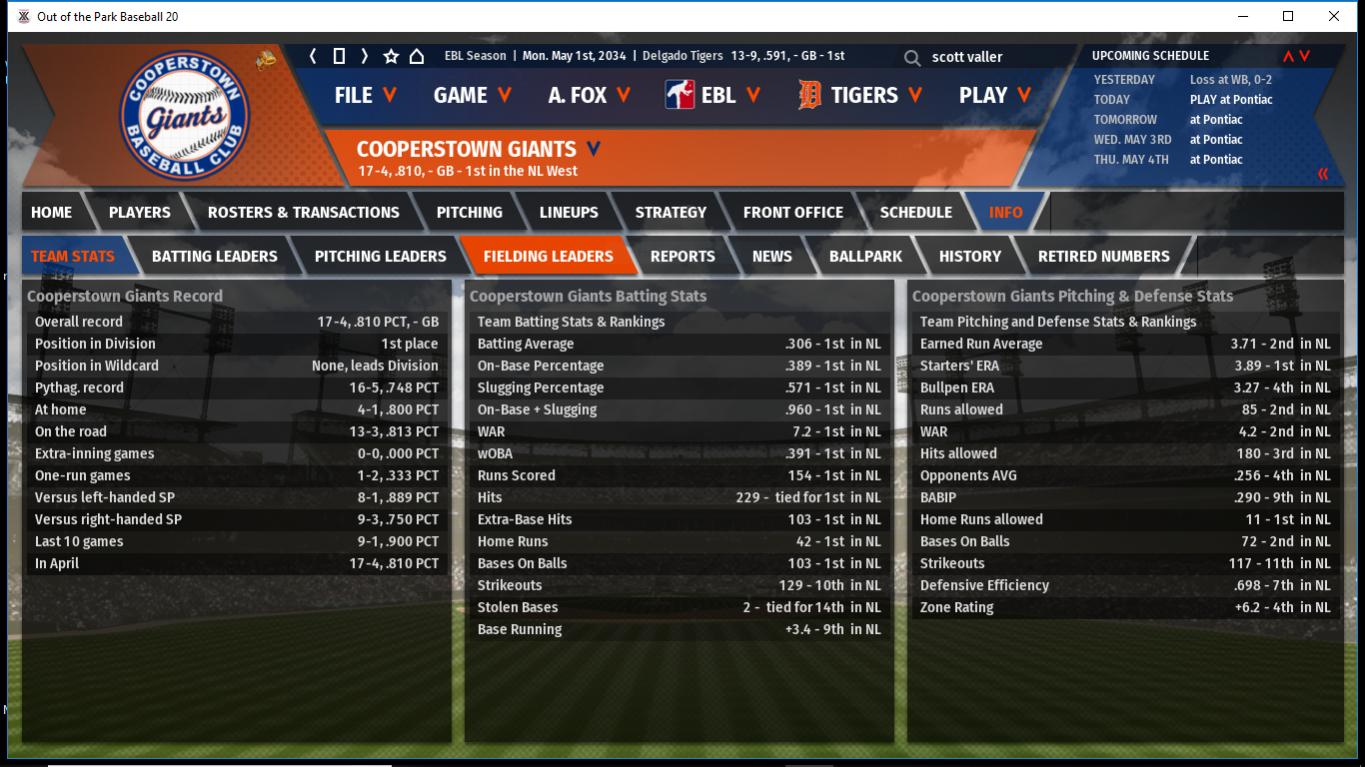View the RETIRED NUMBERS subtab
This screenshot has height=767, width=1365.
pyautogui.click(x=1103, y=256)
